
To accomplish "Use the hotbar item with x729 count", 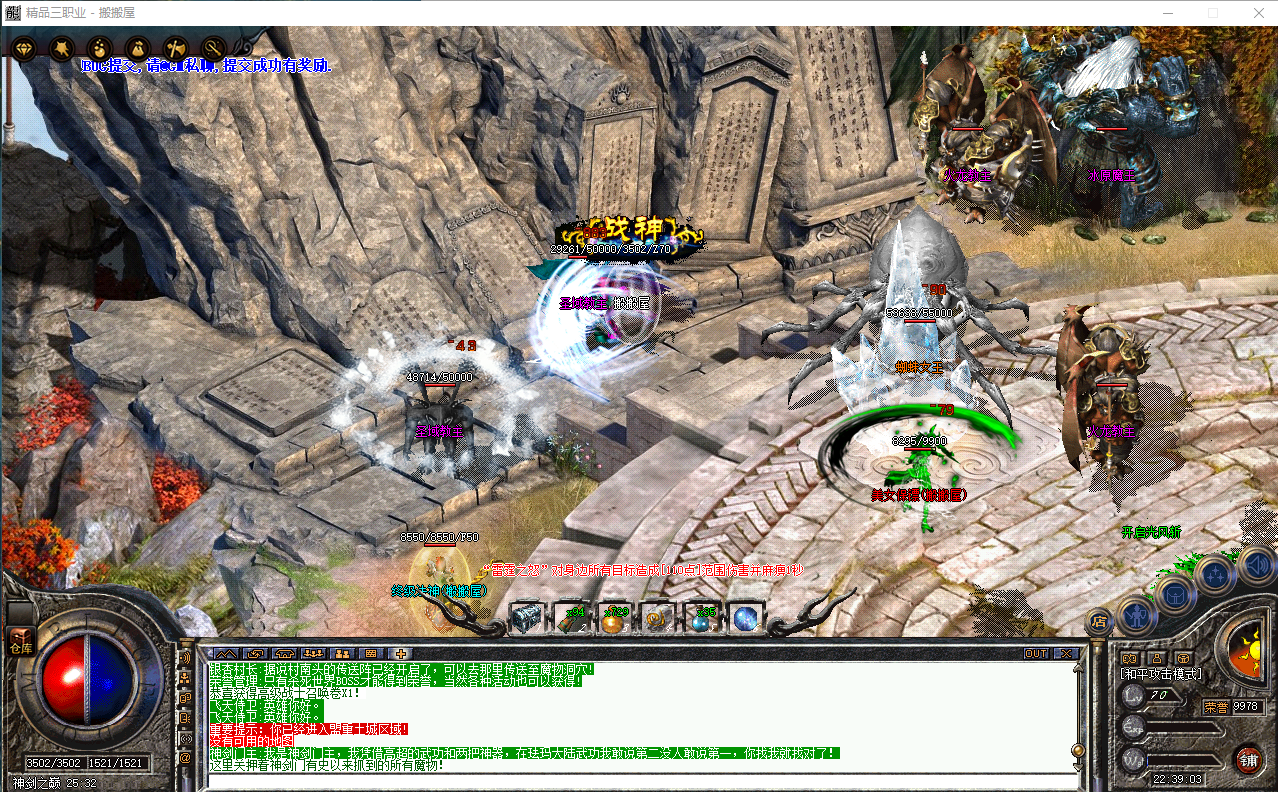I will pos(614,619).
